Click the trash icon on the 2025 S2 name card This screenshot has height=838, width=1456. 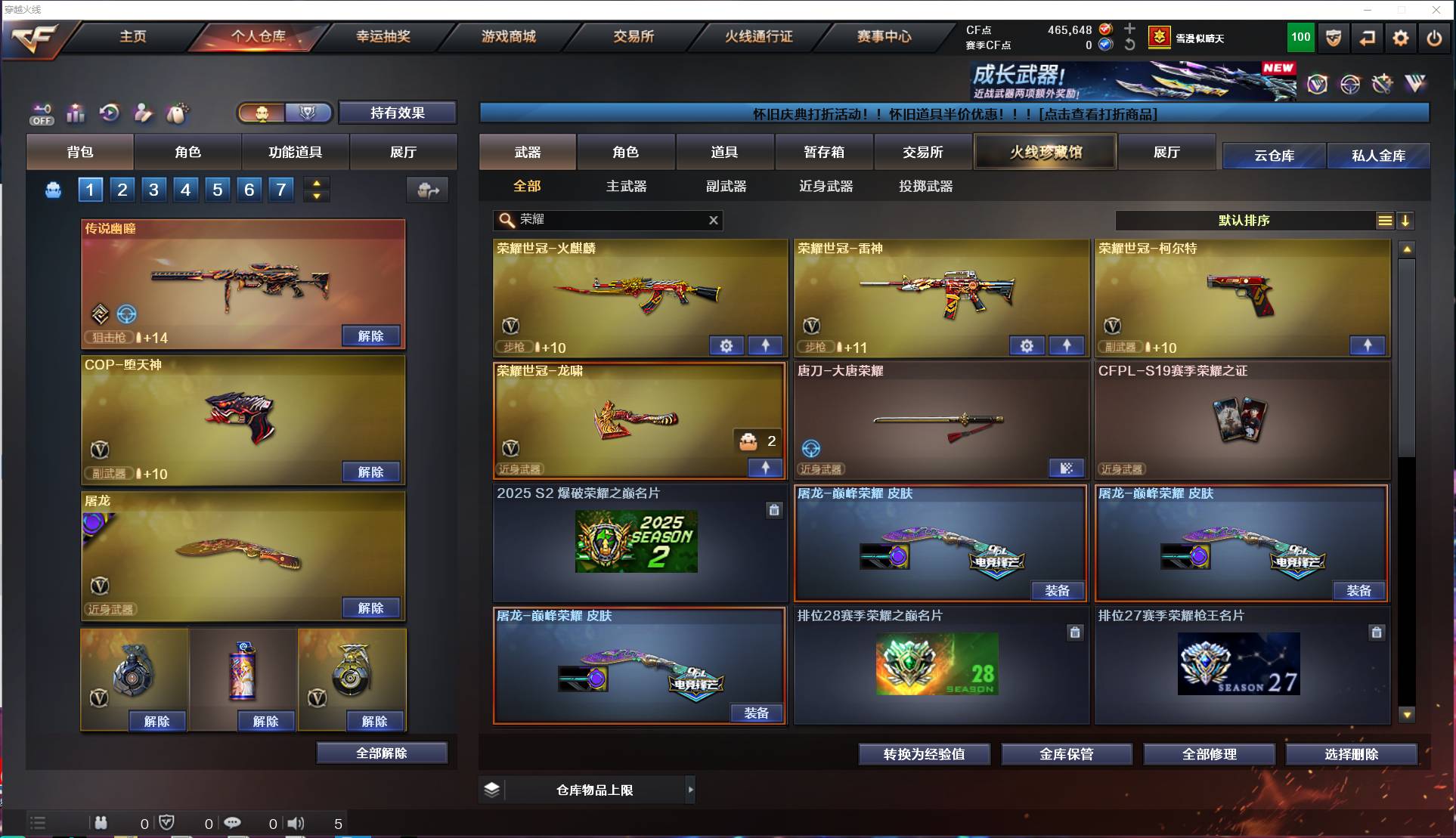[774, 510]
